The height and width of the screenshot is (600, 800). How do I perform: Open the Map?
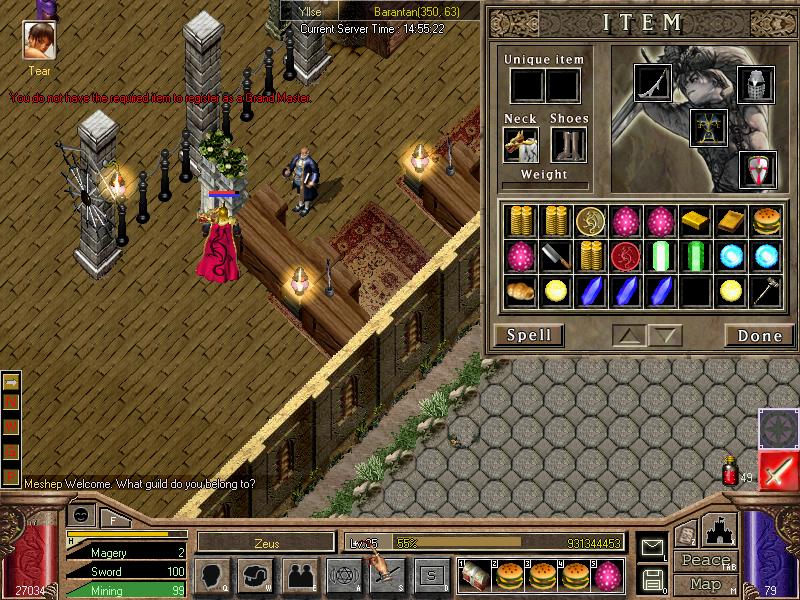click(x=705, y=584)
